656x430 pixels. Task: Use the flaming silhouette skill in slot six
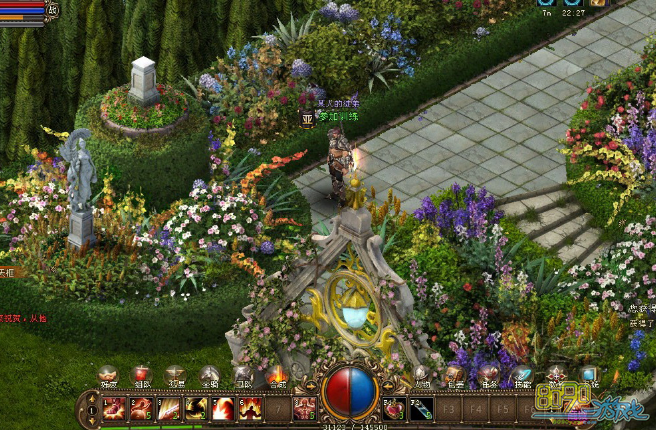[249, 408]
